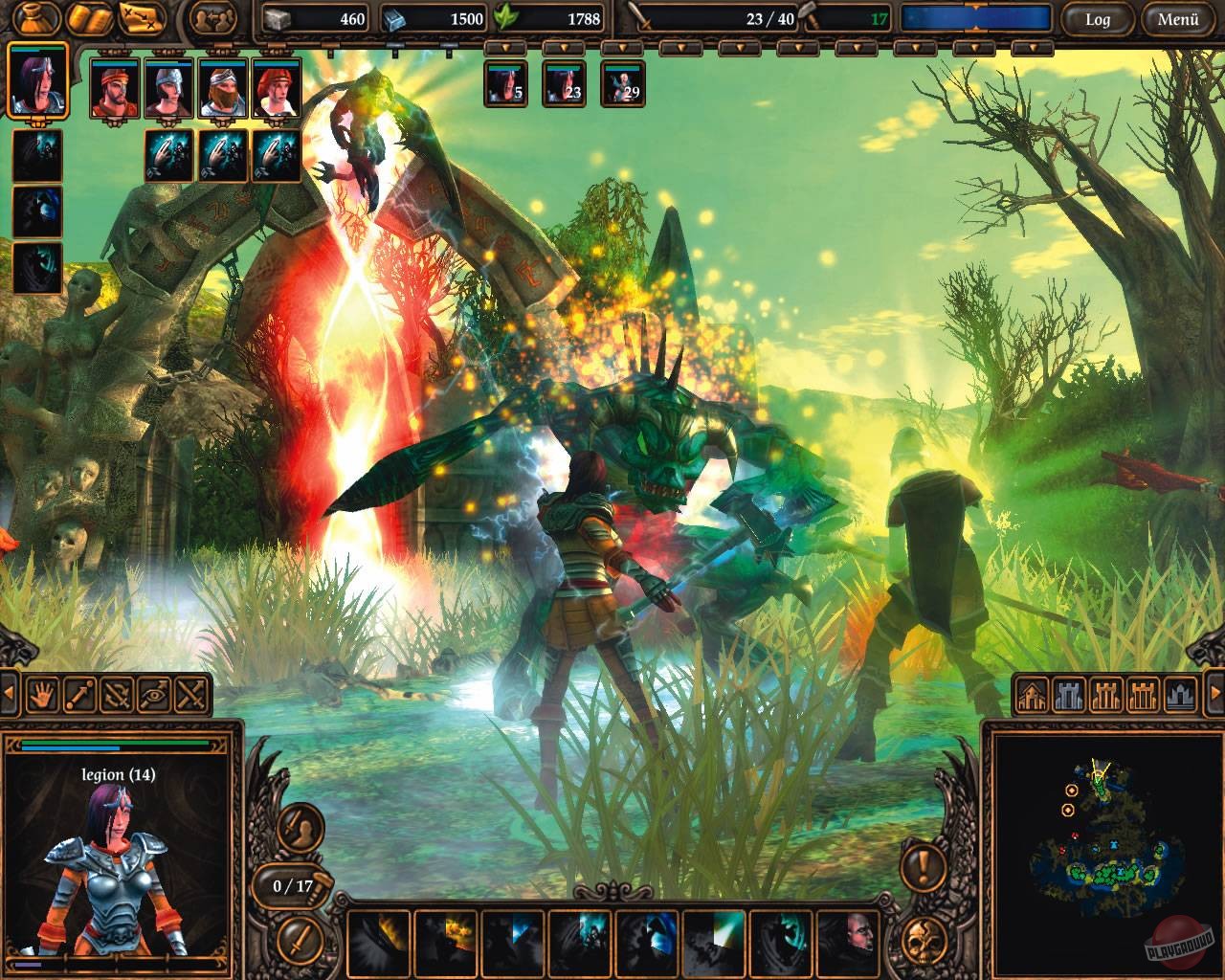
Task: Activate the attack mode crossed swords tool
Action: [x=189, y=694]
